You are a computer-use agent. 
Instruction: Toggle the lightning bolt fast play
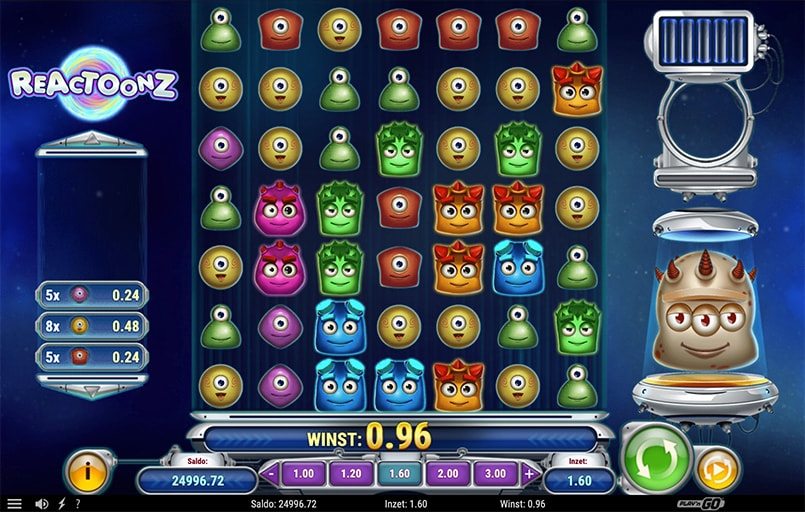click(62, 504)
